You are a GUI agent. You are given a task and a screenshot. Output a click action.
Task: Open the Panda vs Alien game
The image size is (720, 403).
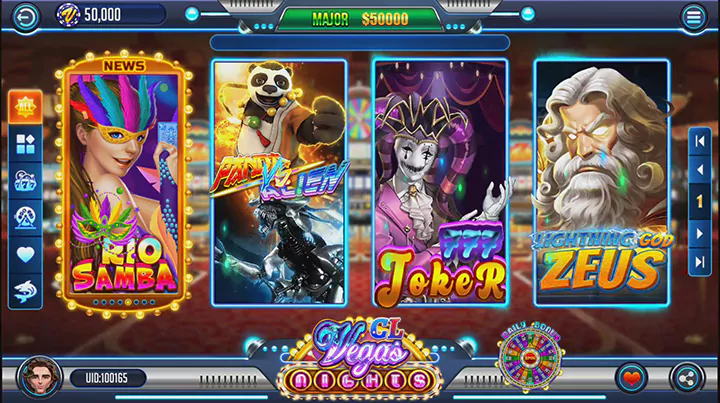[x=279, y=182]
